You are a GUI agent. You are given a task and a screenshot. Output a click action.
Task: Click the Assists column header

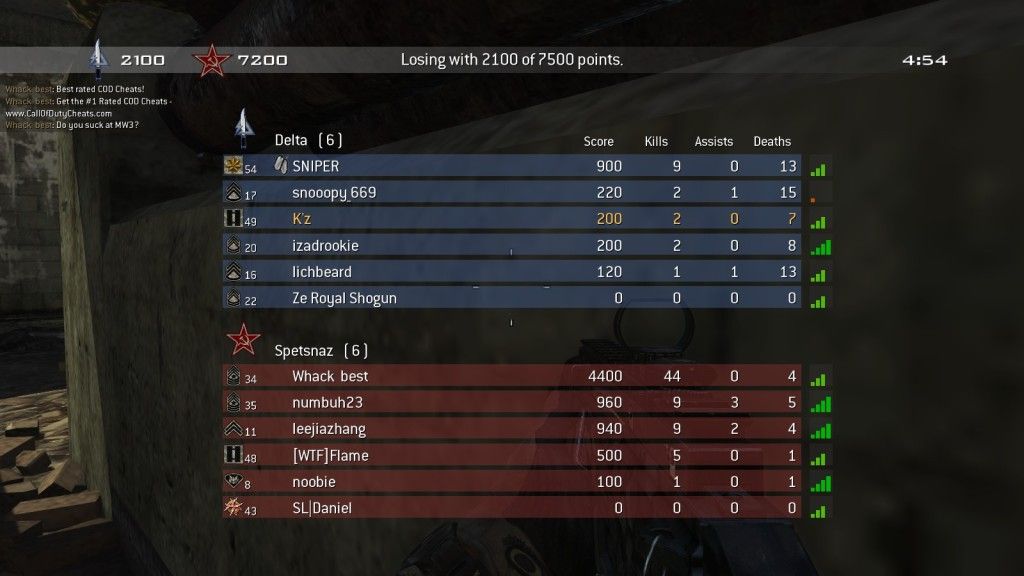point(714,142)
